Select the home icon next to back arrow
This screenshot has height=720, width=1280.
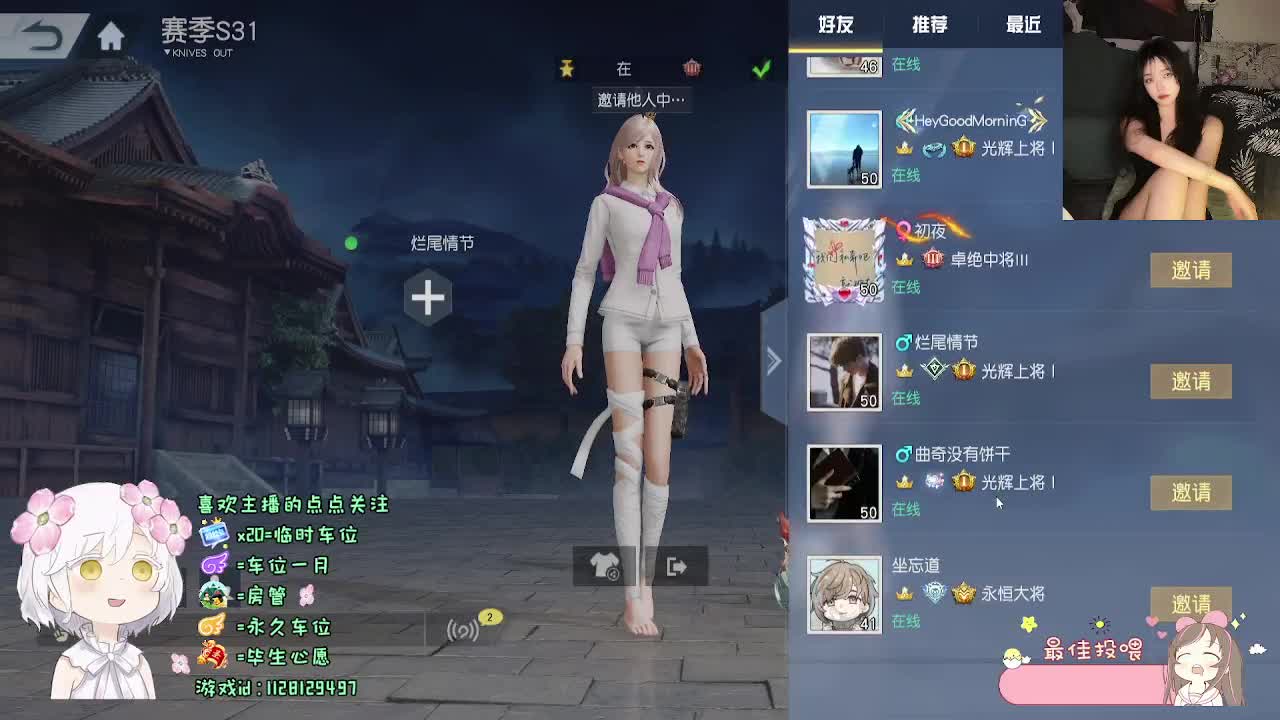click(x=112, y=33)
